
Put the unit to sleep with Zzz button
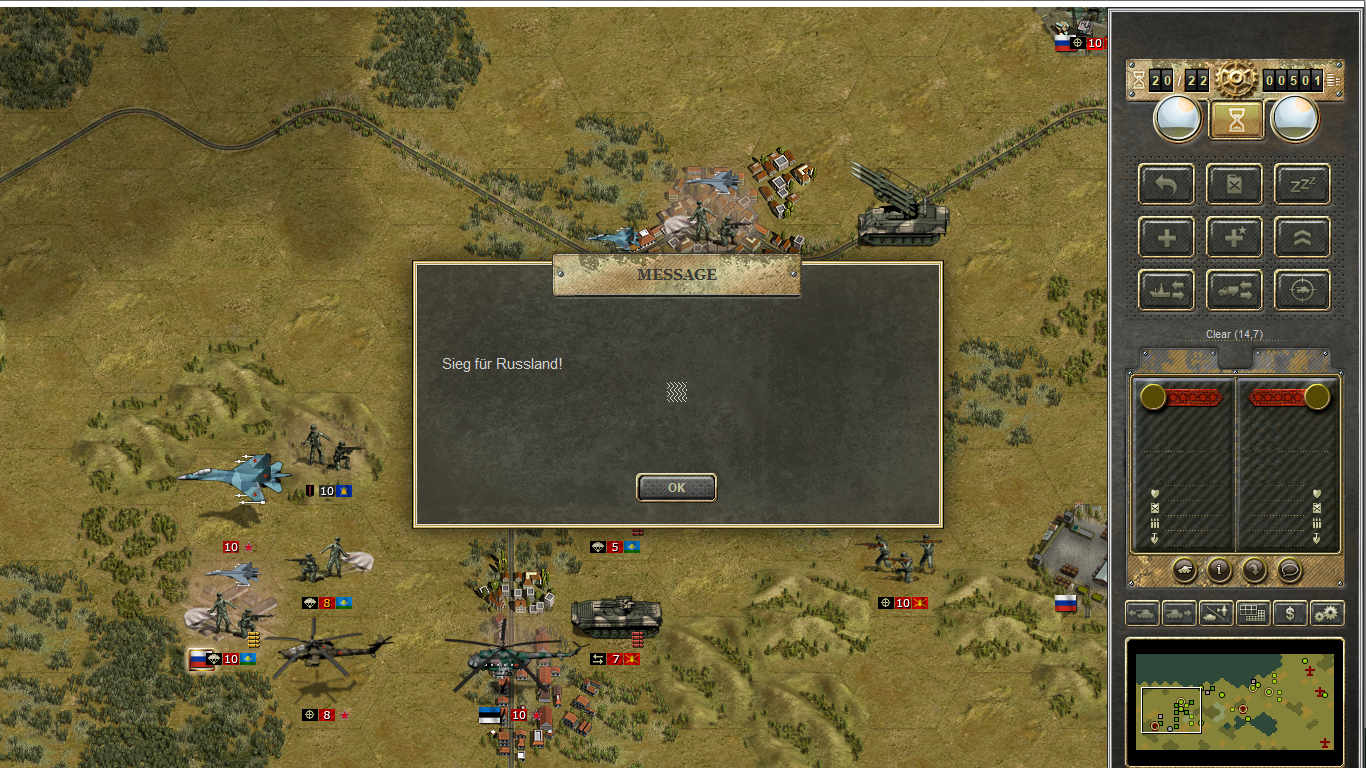1302,184
